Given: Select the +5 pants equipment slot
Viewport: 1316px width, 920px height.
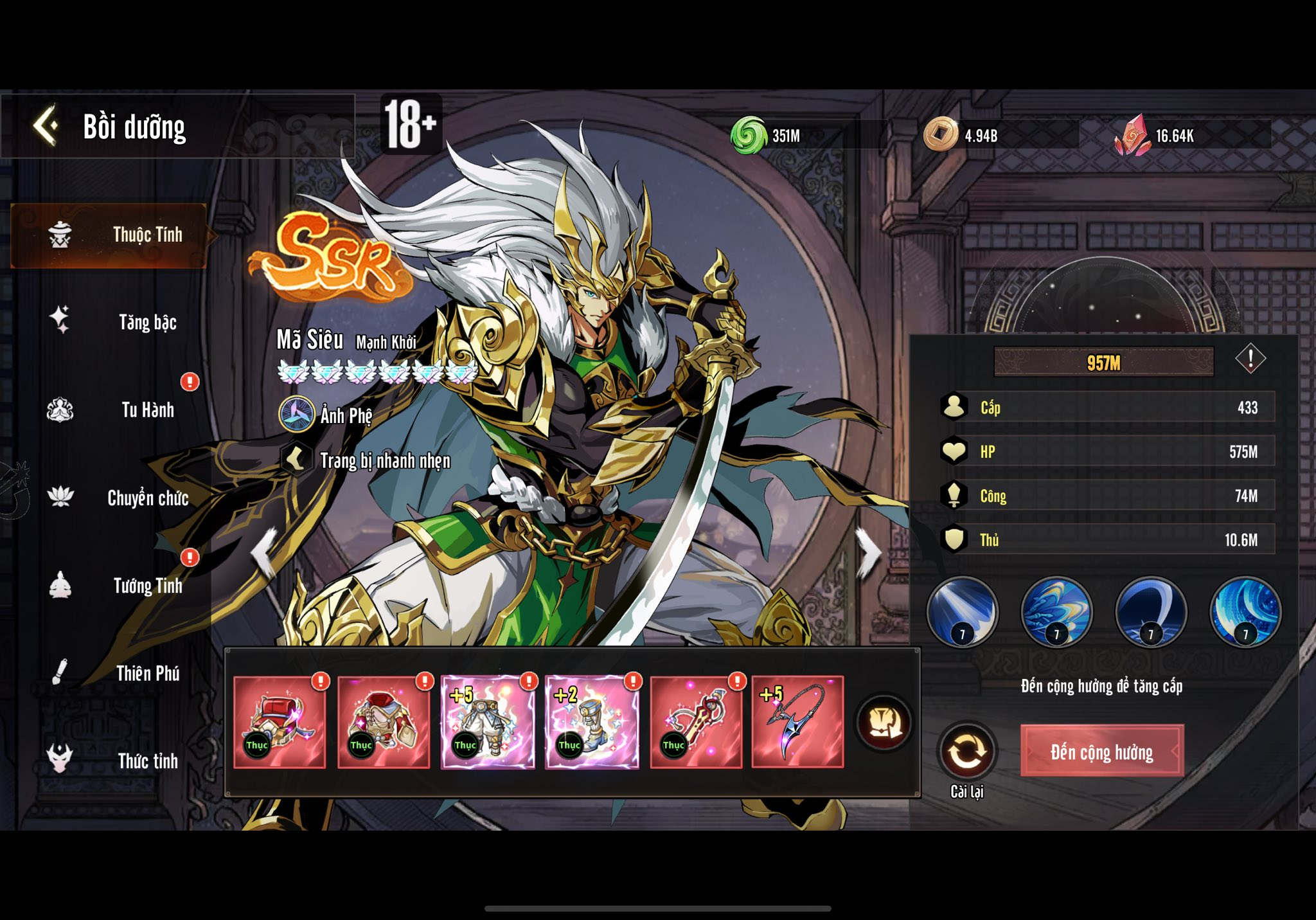Looking at the screenshot, I should pyautogui.click(x=488, y=722).
